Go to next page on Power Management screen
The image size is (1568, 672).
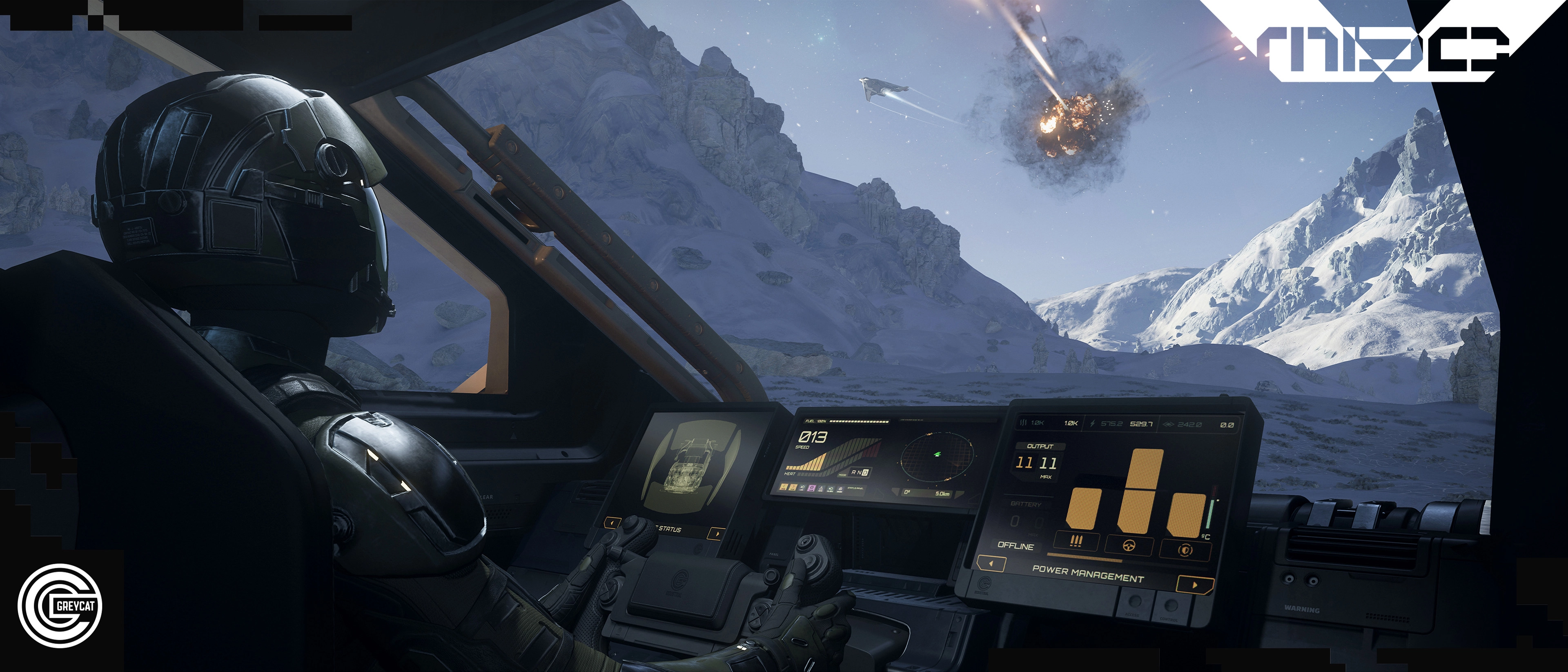click(1194, 585)
